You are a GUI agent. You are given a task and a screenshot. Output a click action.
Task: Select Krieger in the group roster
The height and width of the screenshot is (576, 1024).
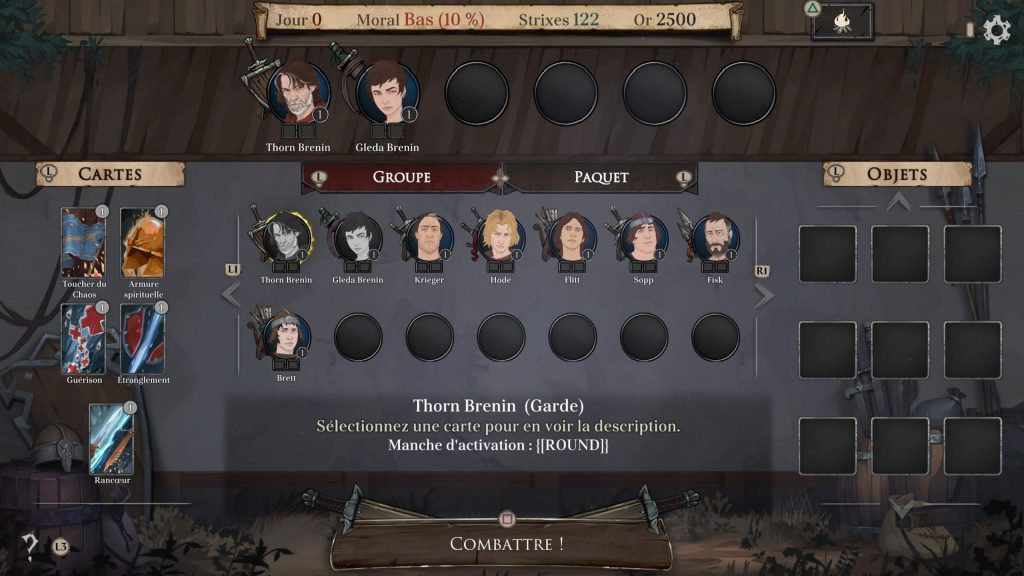(429, 238)
